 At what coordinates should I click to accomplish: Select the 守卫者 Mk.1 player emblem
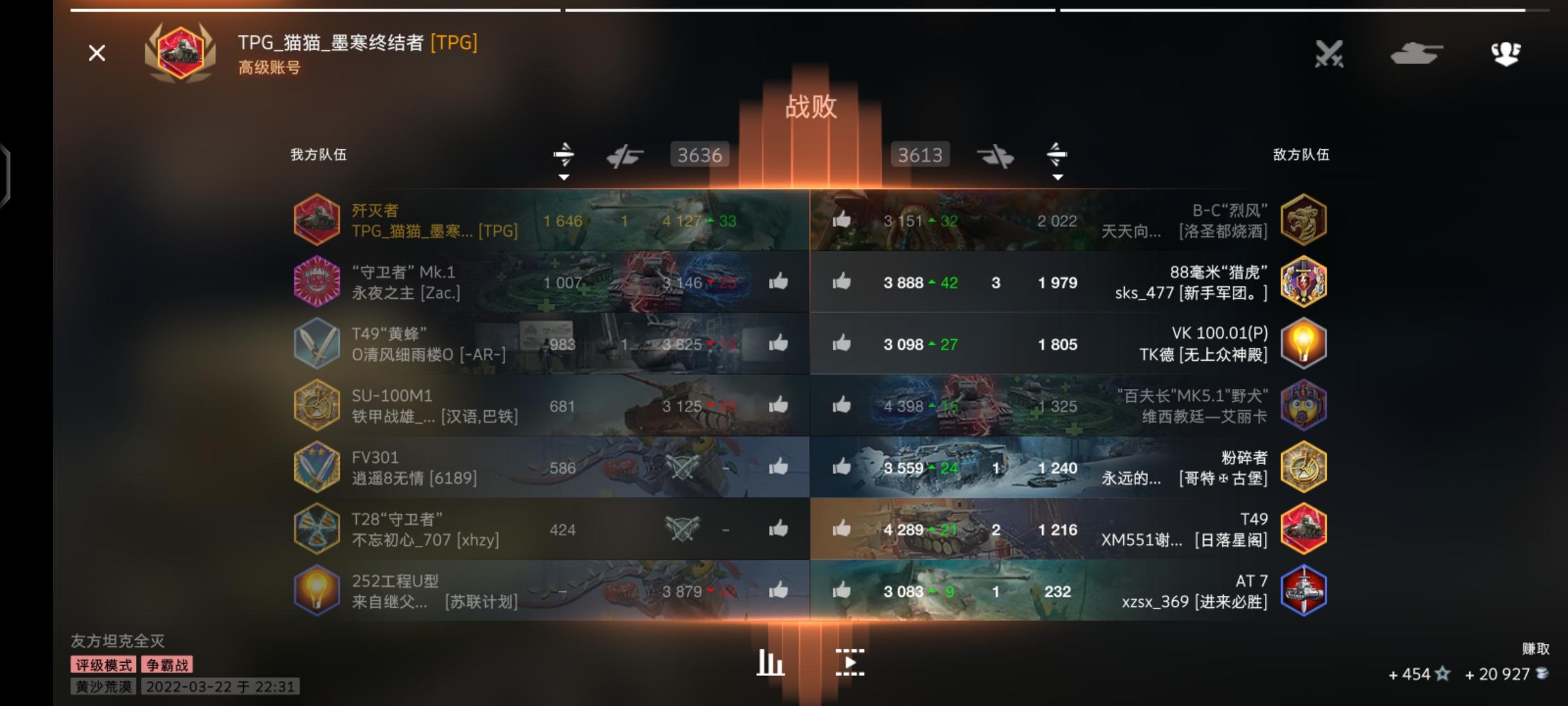tap(317, 282)
